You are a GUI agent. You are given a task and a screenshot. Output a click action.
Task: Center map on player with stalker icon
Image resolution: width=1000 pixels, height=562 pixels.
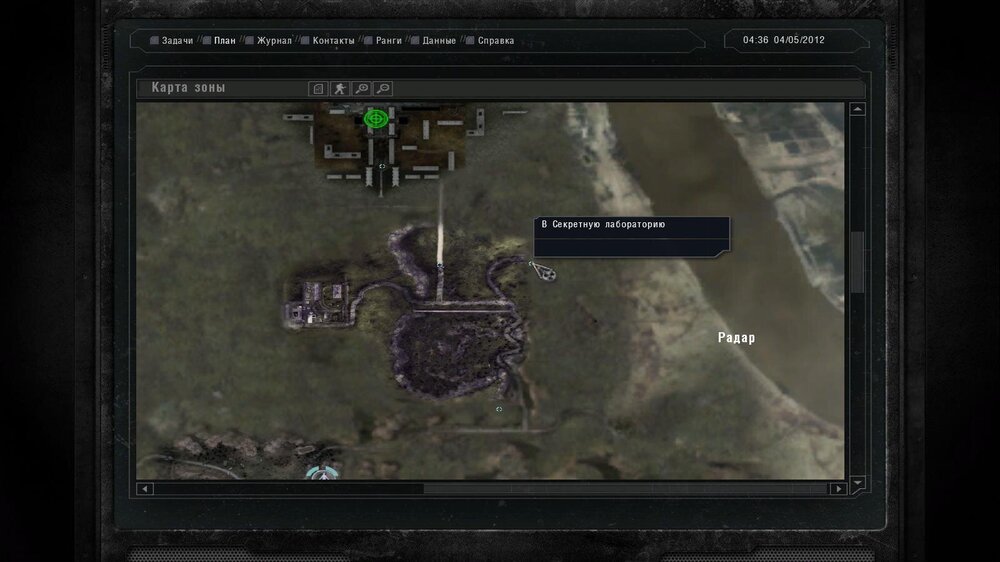341,88
